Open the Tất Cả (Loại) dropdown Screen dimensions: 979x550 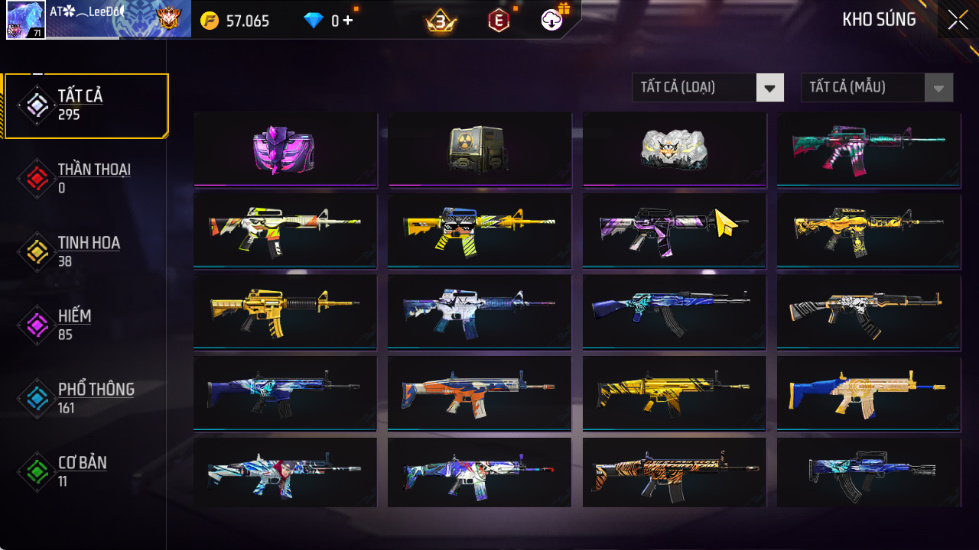708,88
